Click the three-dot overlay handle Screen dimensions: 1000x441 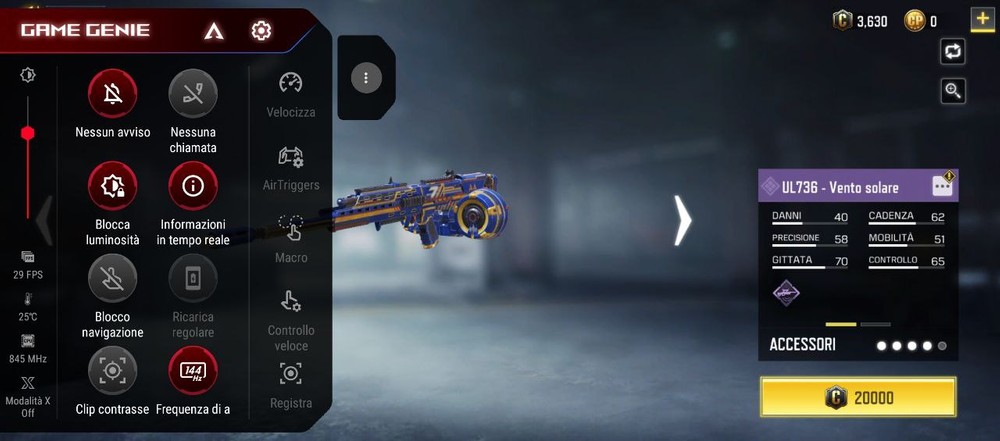click(x=366, y=78)
